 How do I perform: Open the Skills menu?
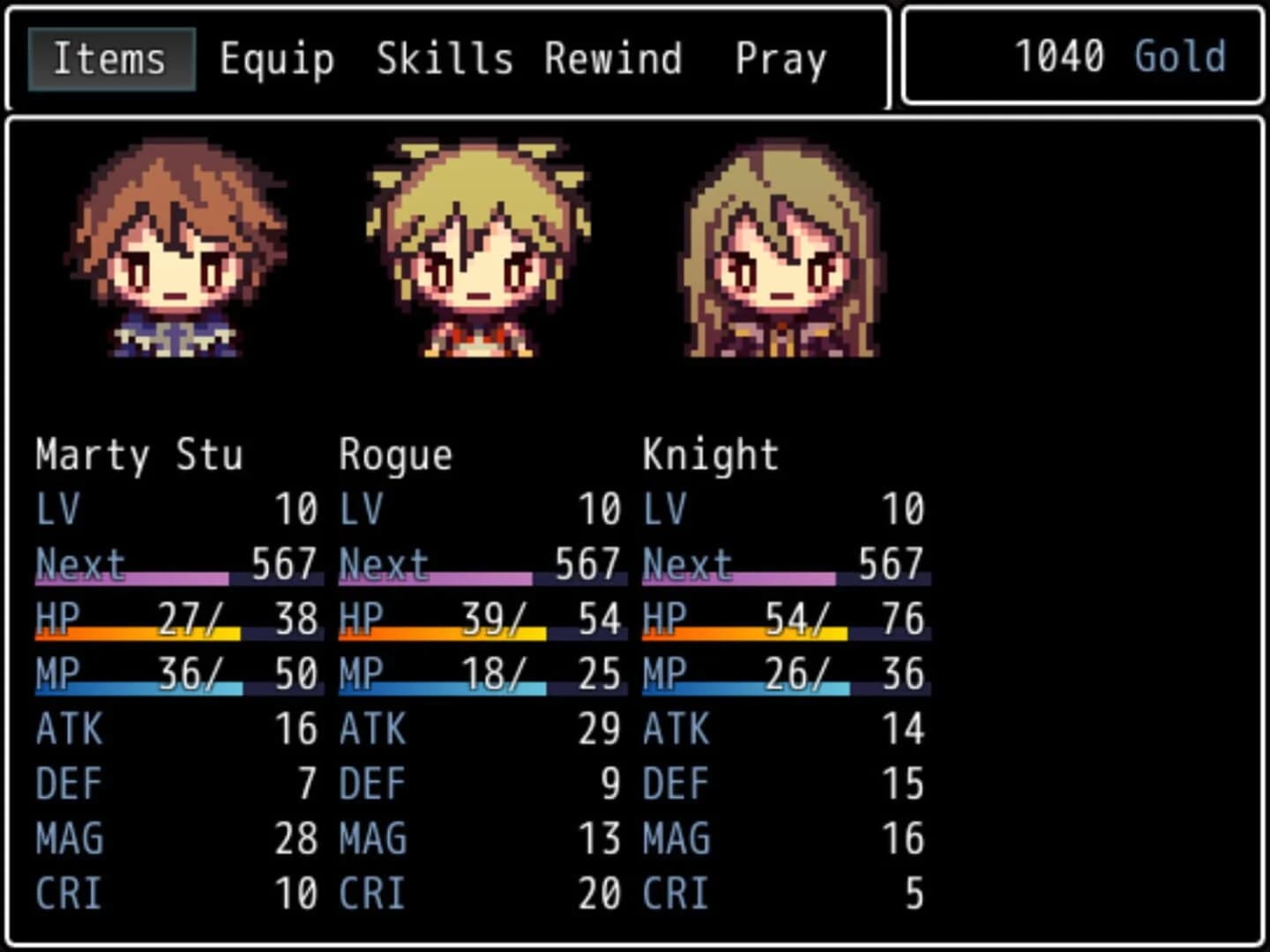tap(445, 57)
